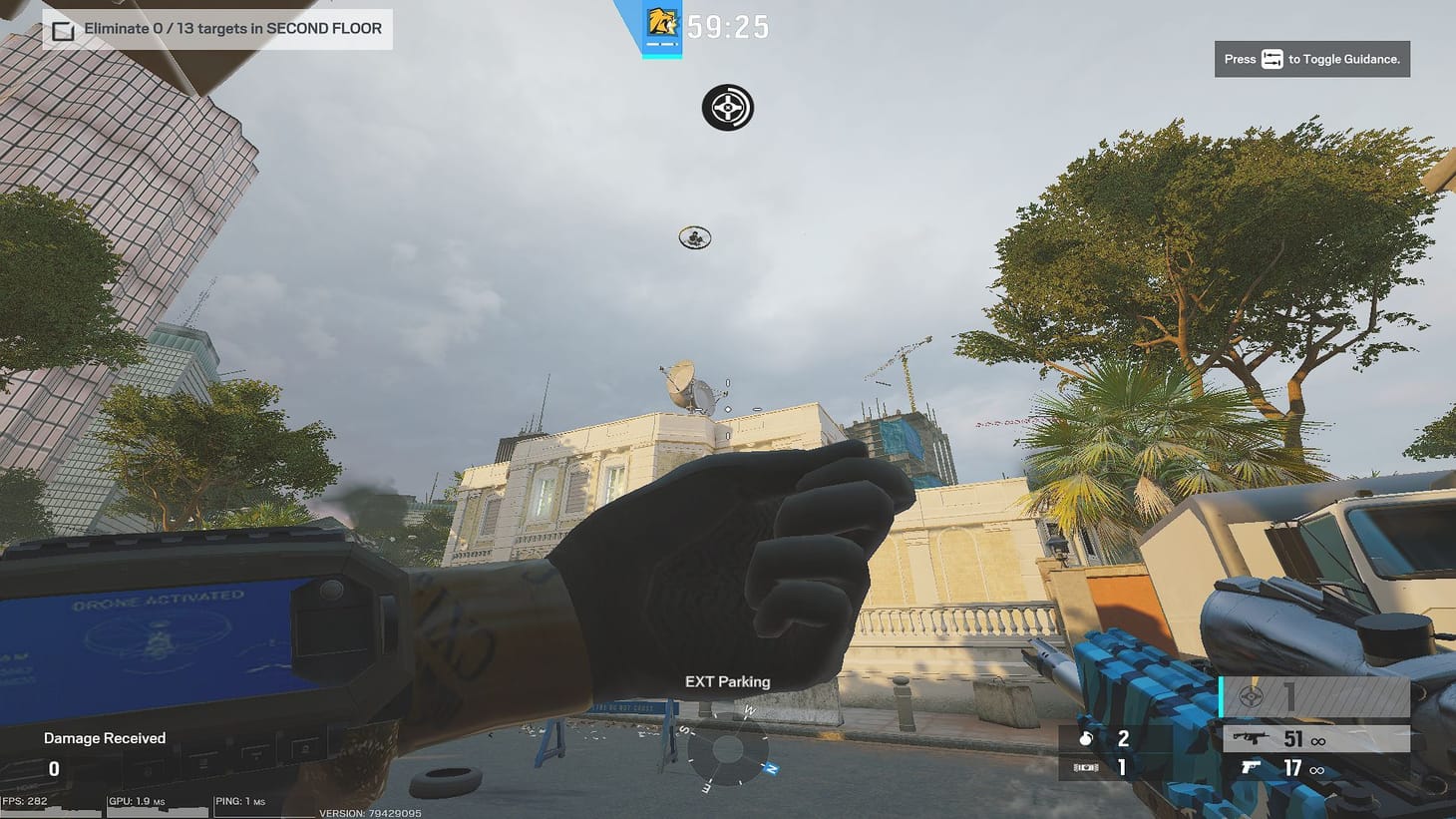
Task: Select the pistol sidearm icon
Action: click(1250, 769)
